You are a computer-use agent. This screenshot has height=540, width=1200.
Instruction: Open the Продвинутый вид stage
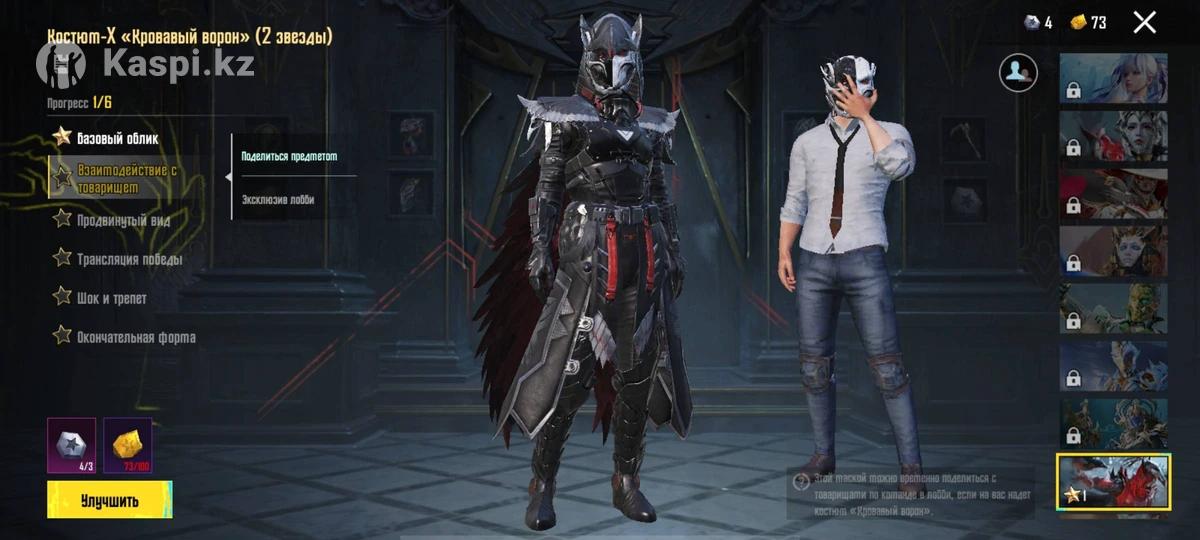(124, 220)
